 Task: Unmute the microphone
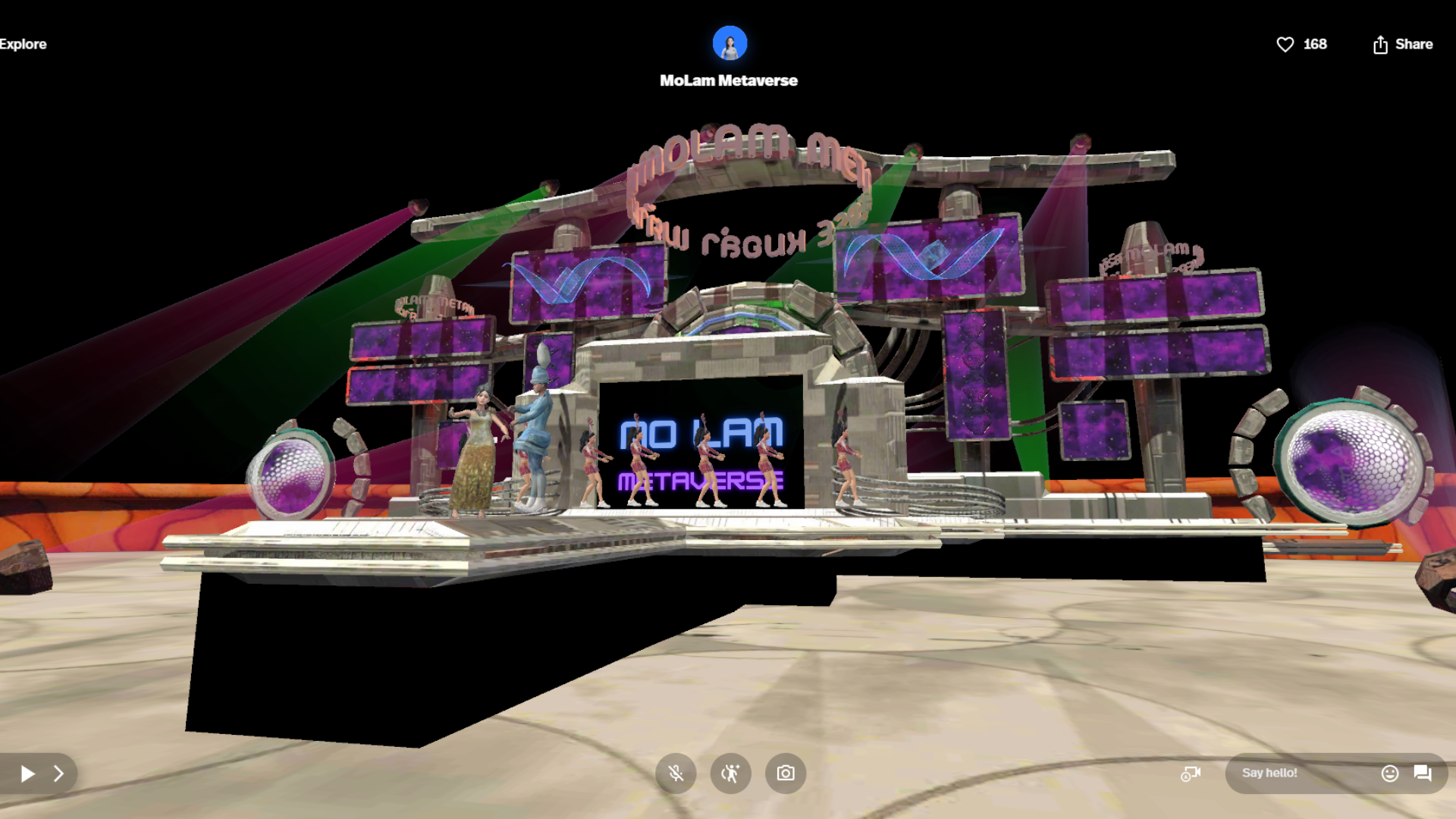(x=676, y=773)
